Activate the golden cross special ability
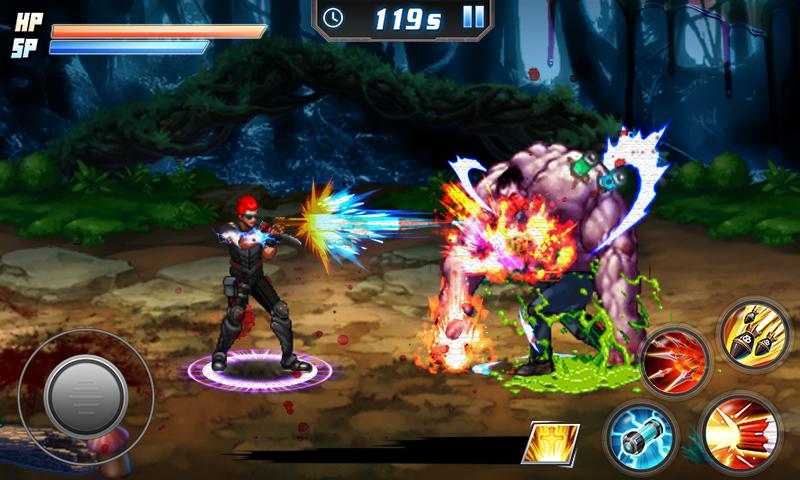This screenshot has width=800, height=480. pos(554,443)
